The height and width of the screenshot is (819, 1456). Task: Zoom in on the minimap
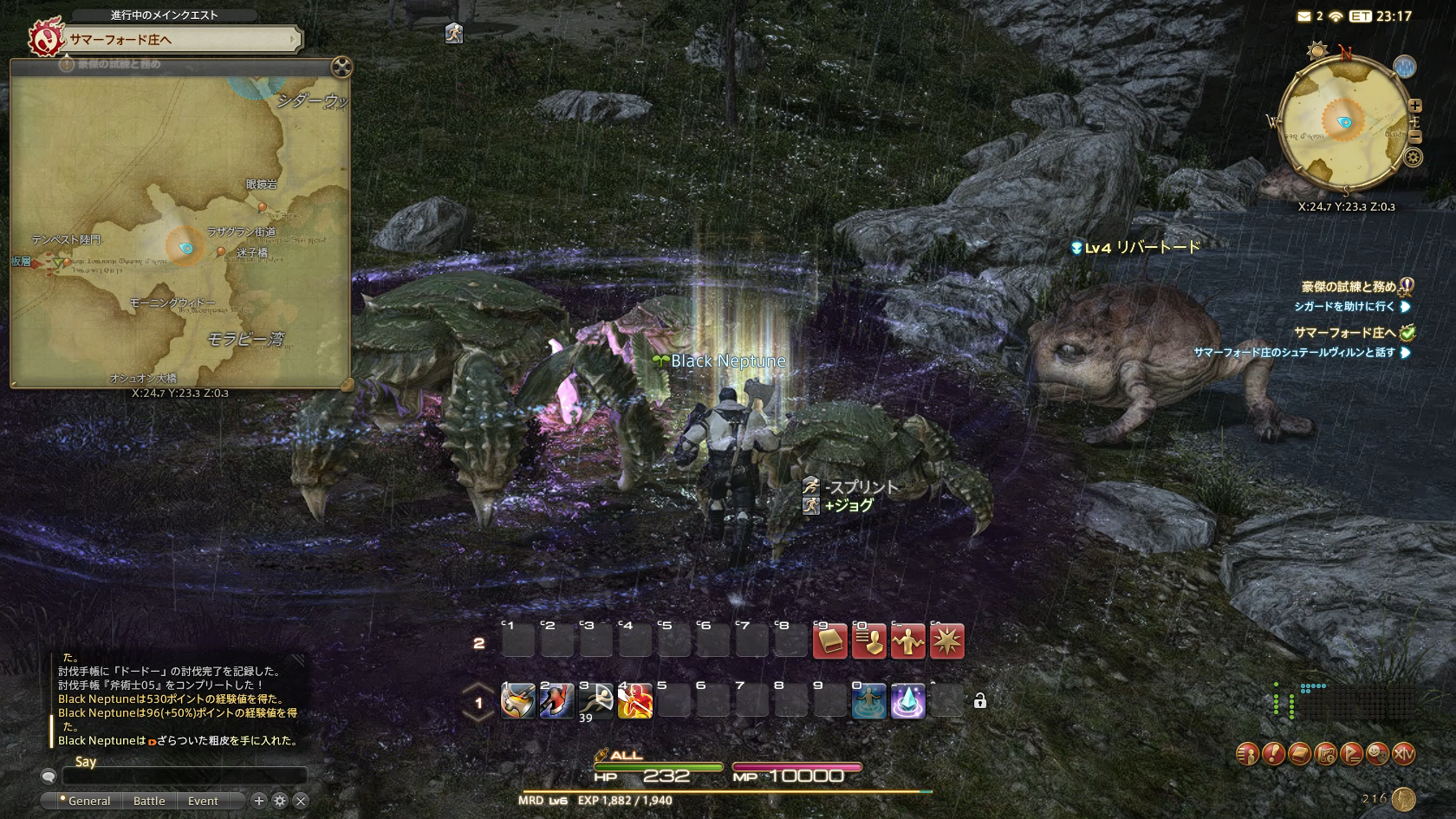(1415, 106)
